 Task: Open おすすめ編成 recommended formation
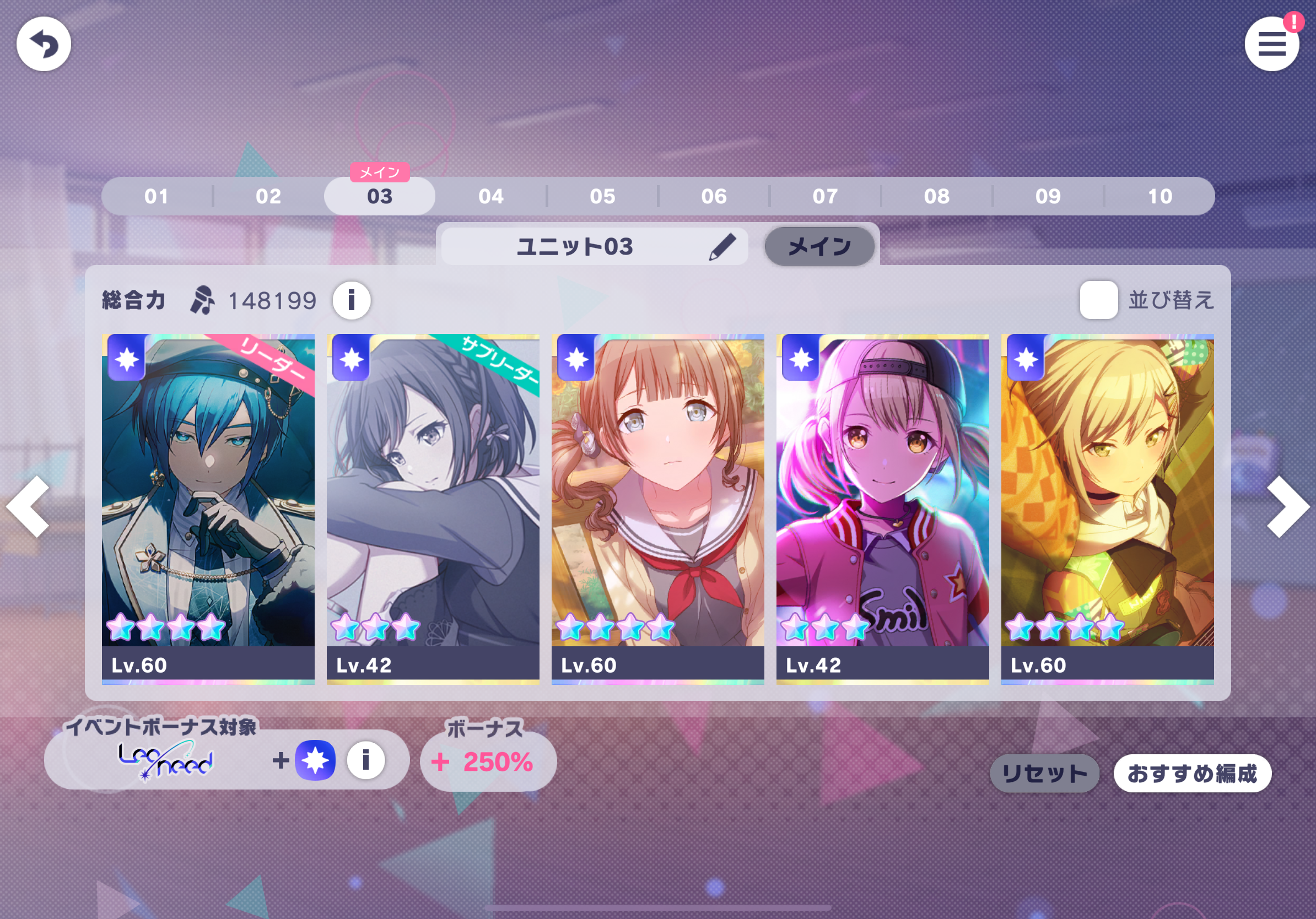[x=1192, y=774]
